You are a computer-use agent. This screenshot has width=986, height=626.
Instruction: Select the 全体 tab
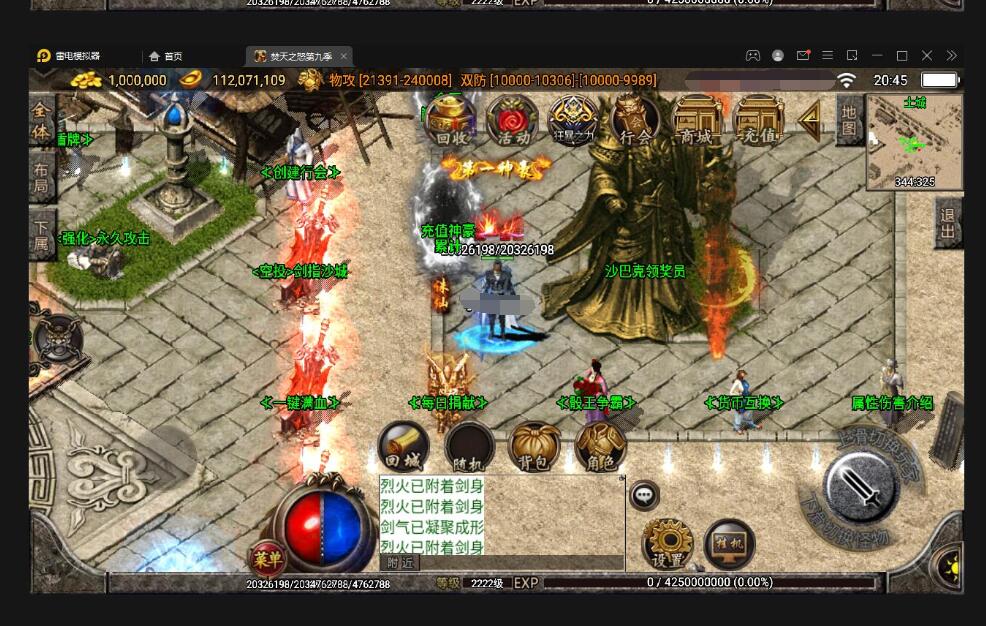tap(42, 119)
